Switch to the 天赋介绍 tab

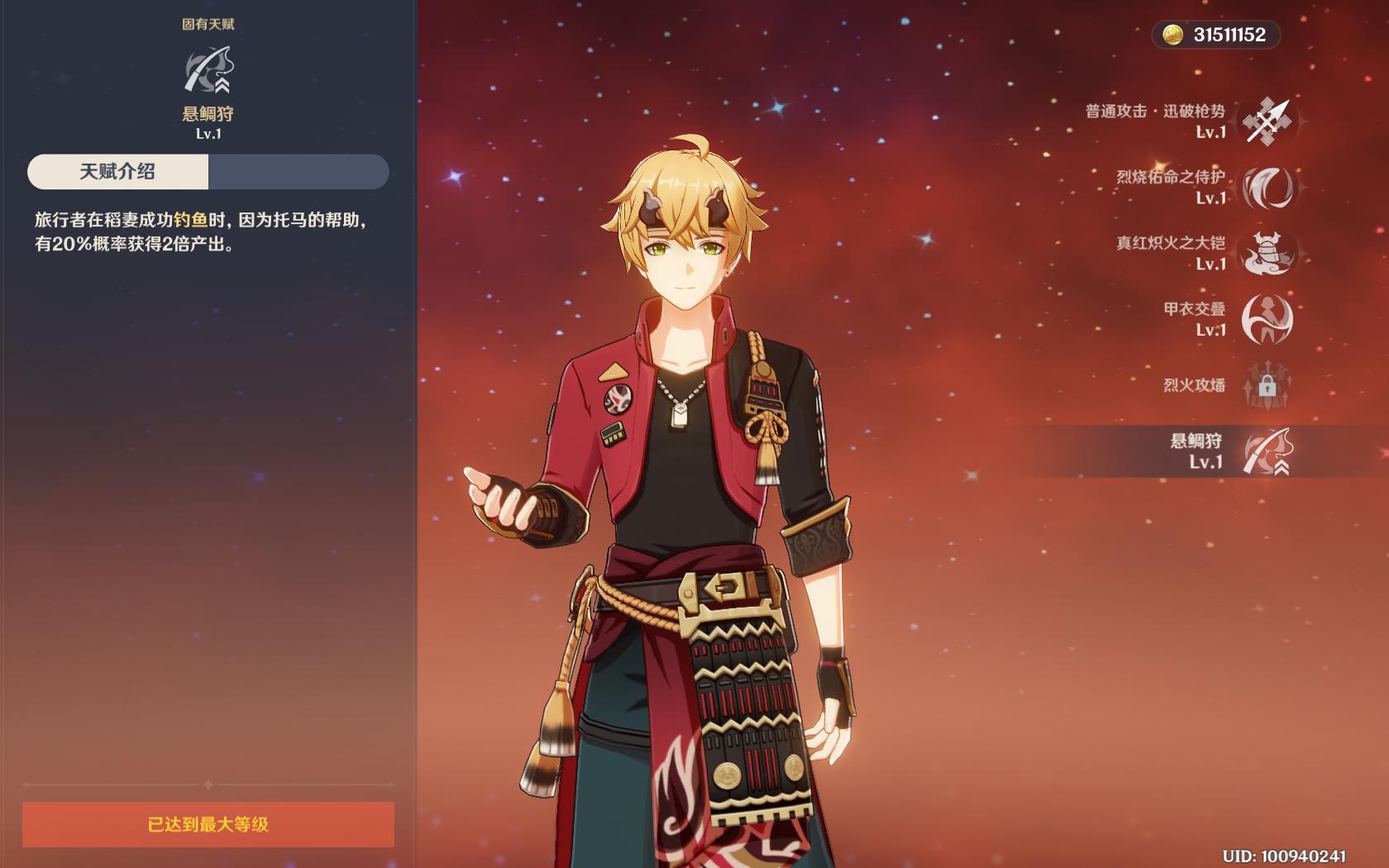117,172
